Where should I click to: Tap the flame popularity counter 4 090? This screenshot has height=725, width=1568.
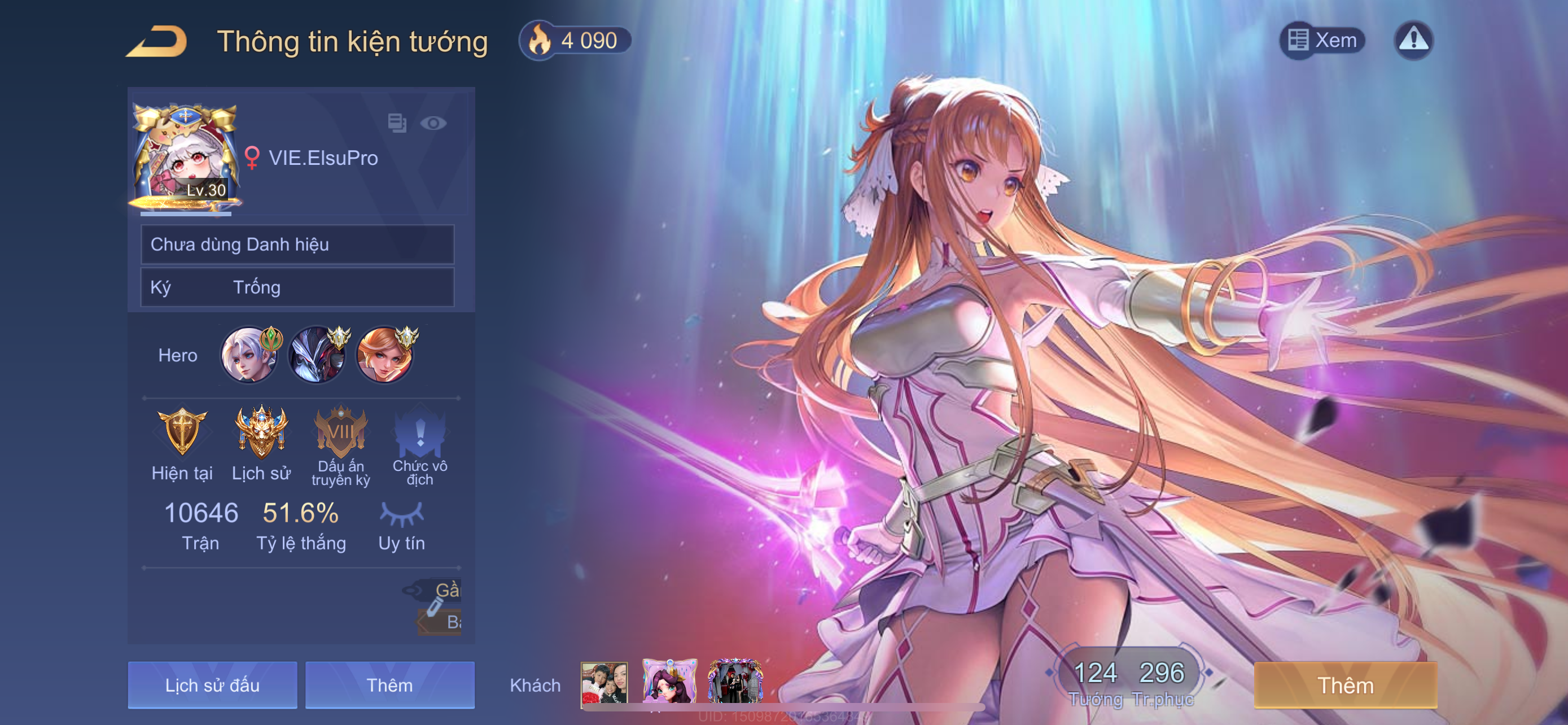coord(574,41)
